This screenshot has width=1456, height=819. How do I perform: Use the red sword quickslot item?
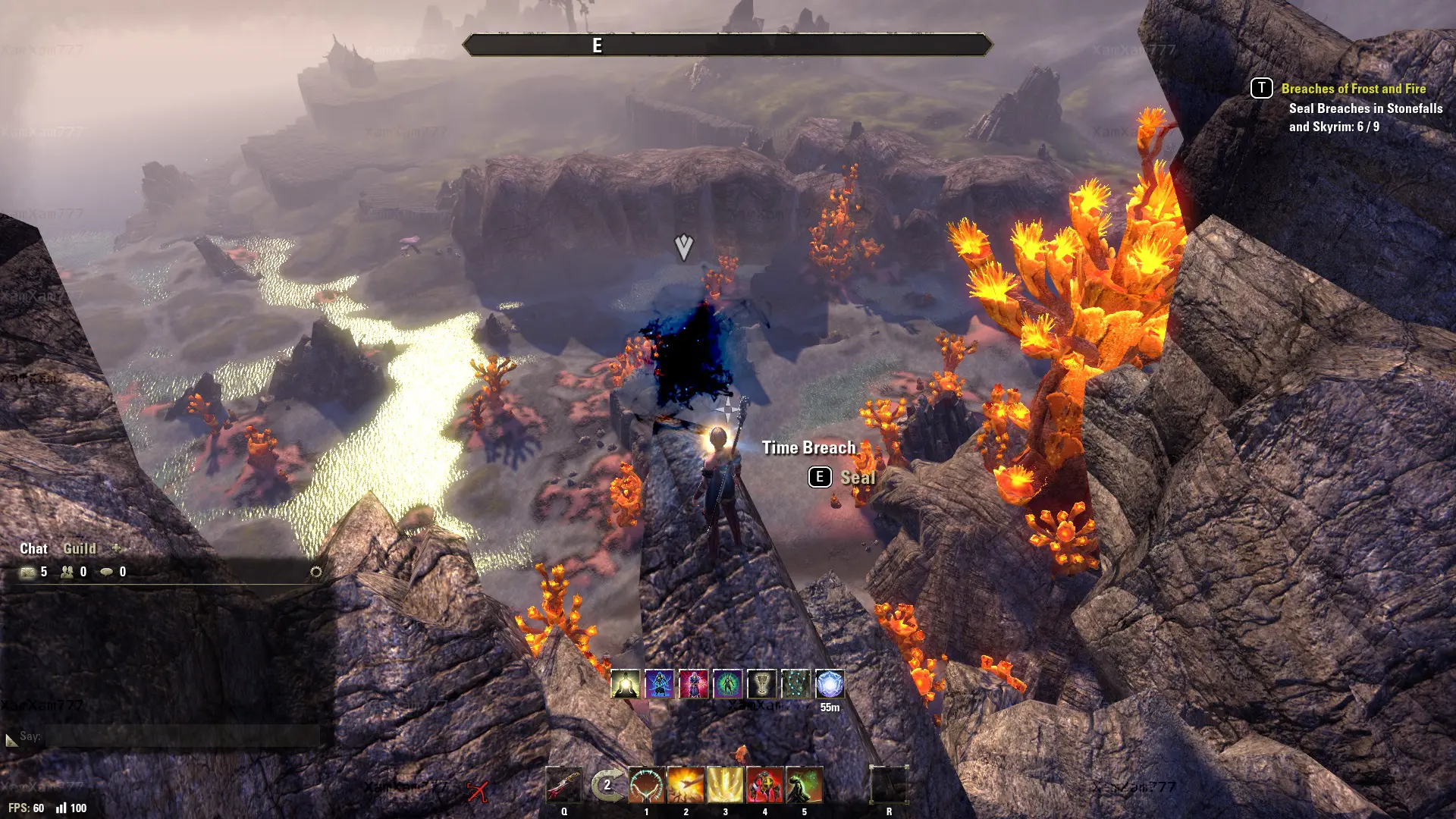[x=563, y=786]
